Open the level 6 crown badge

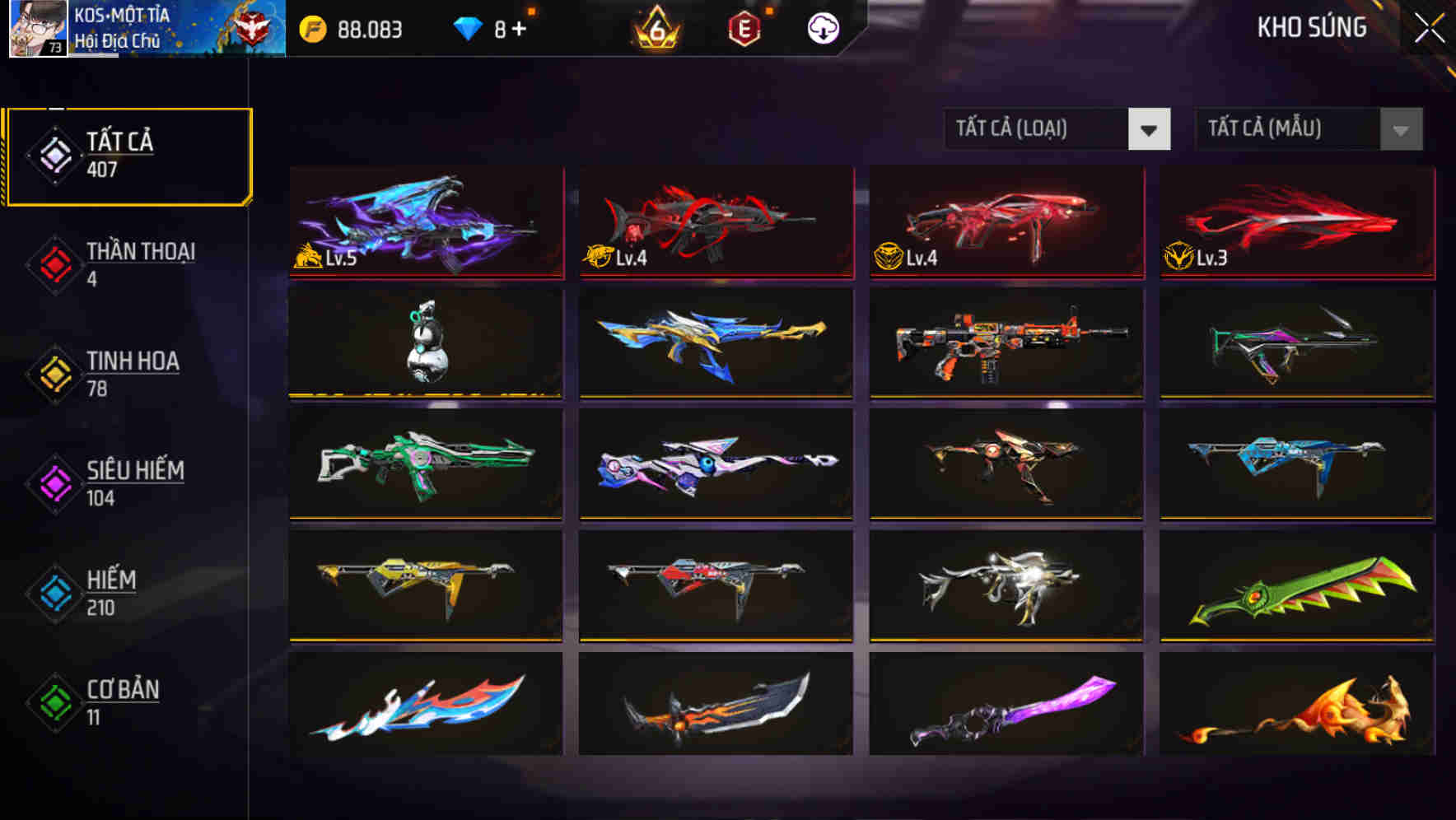click(x=655, y=29)
